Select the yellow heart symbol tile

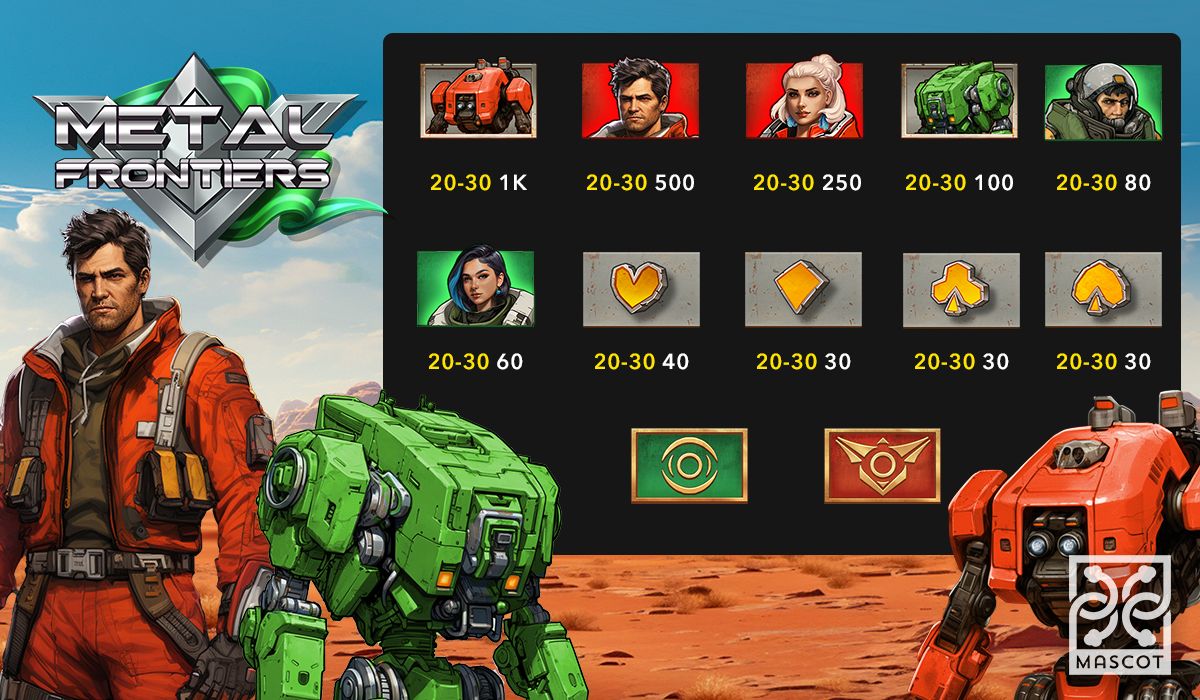tap(641, 289)
